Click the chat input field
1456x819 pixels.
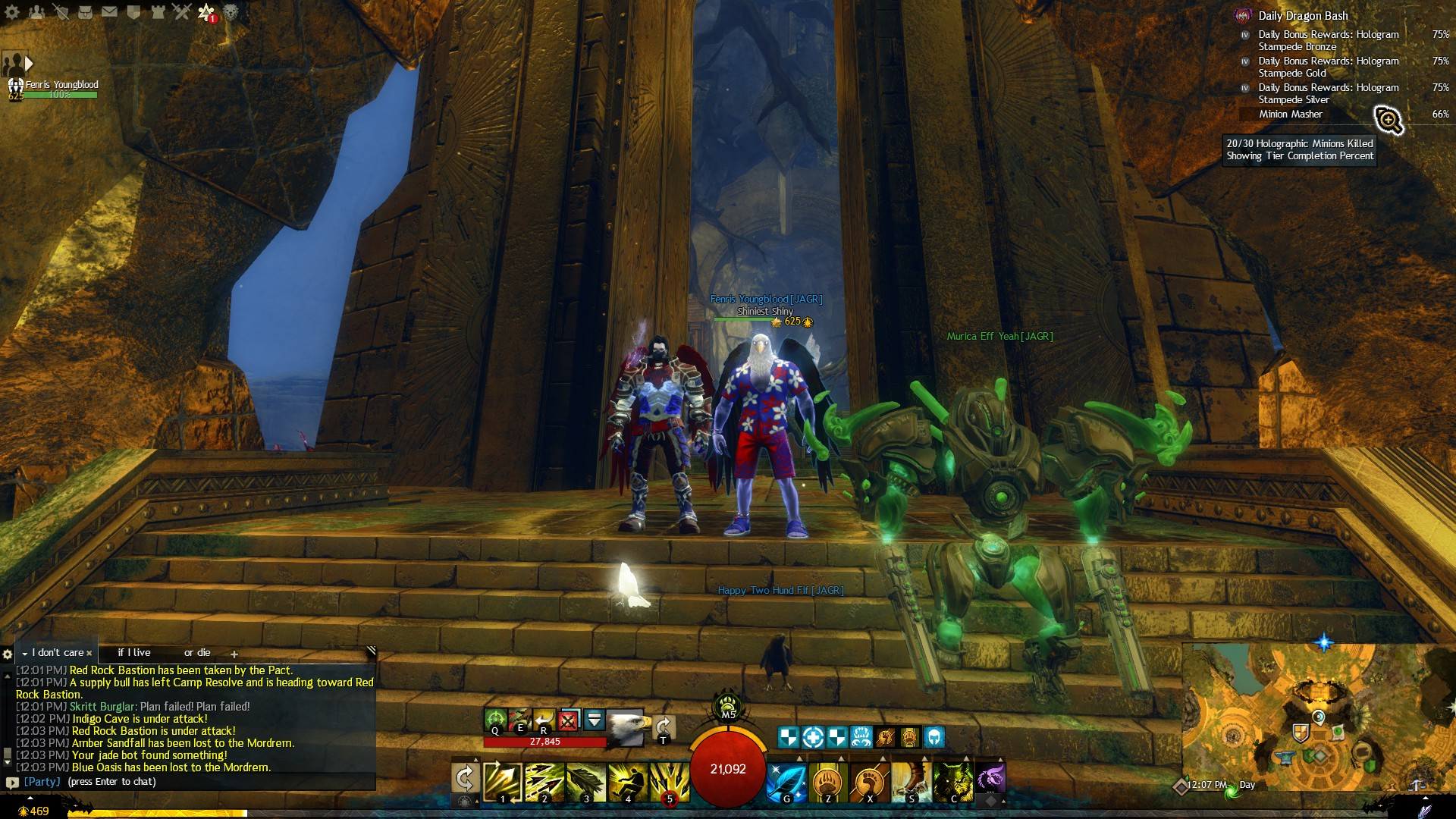190,782
